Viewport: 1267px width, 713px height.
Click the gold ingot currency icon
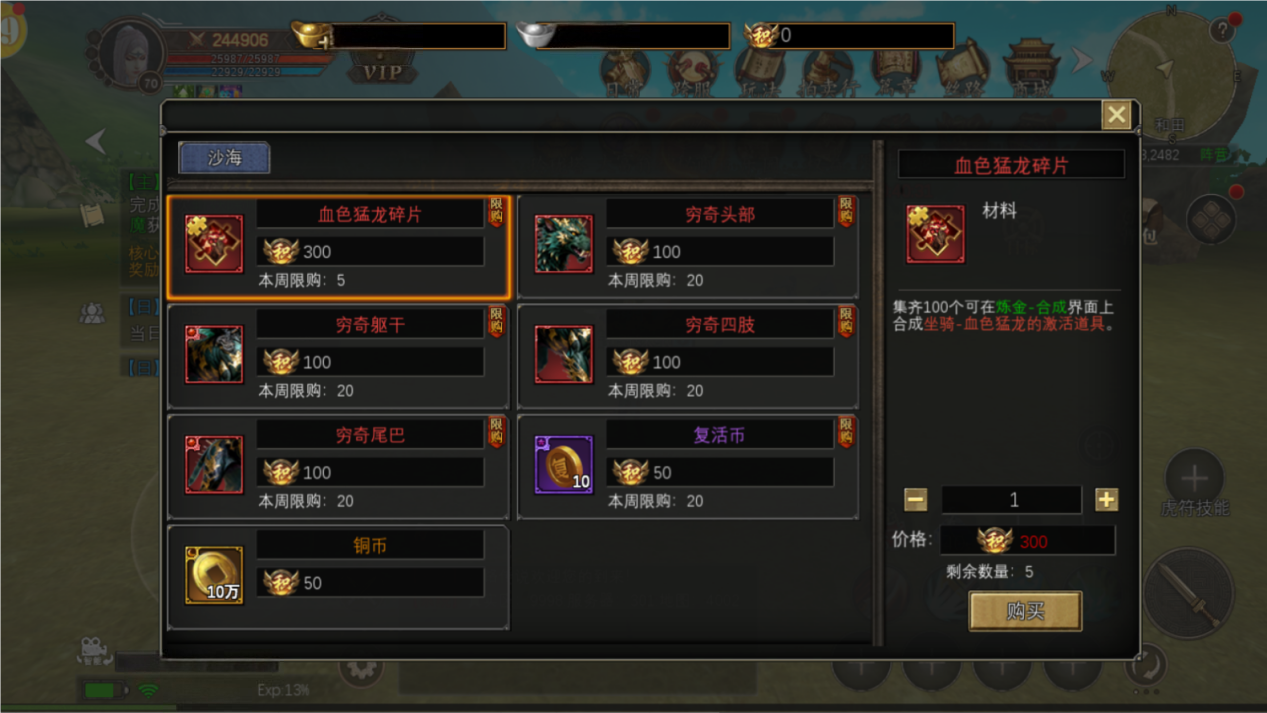[x=310, y=35]
